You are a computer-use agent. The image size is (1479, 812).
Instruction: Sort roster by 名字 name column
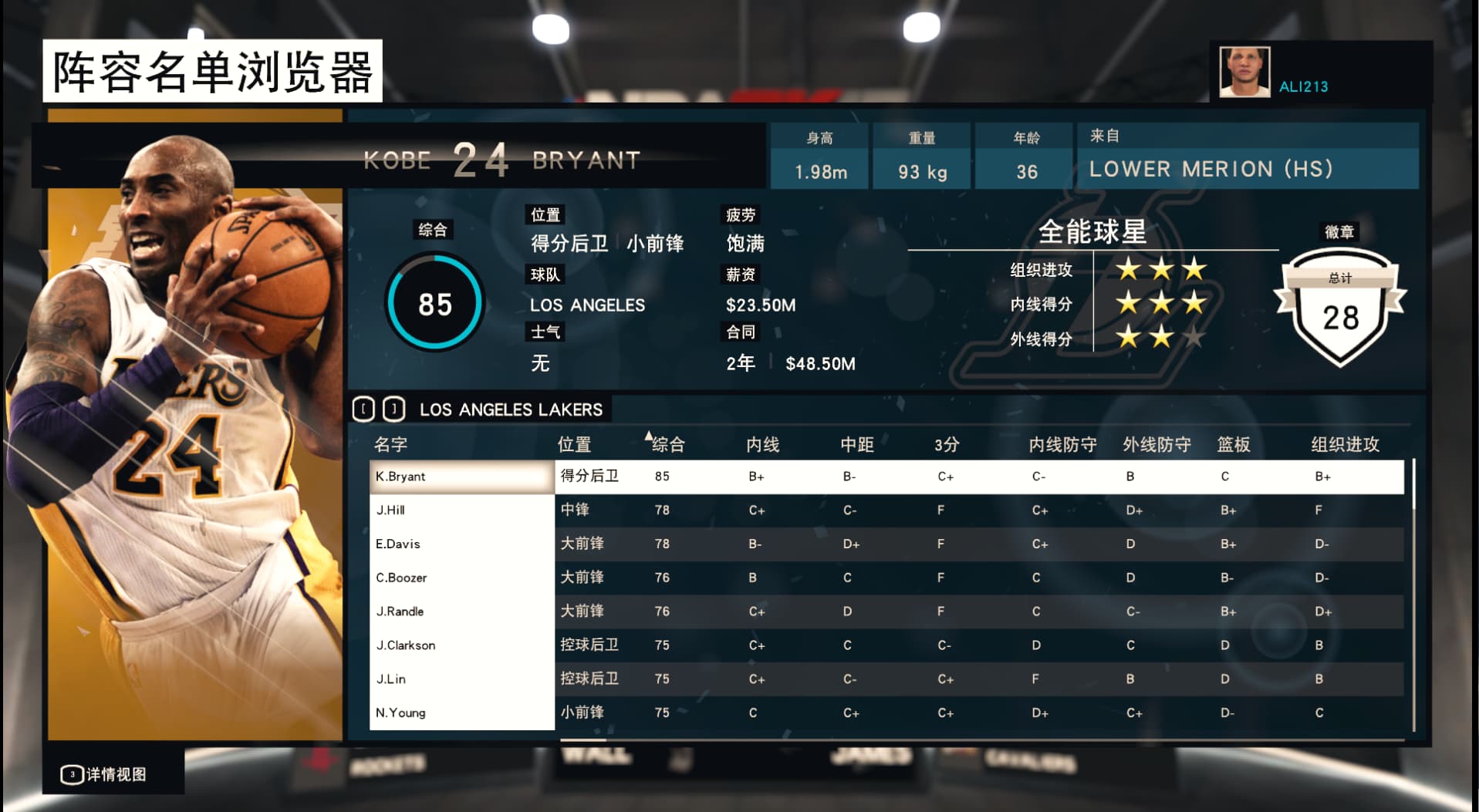coord(390,445)
